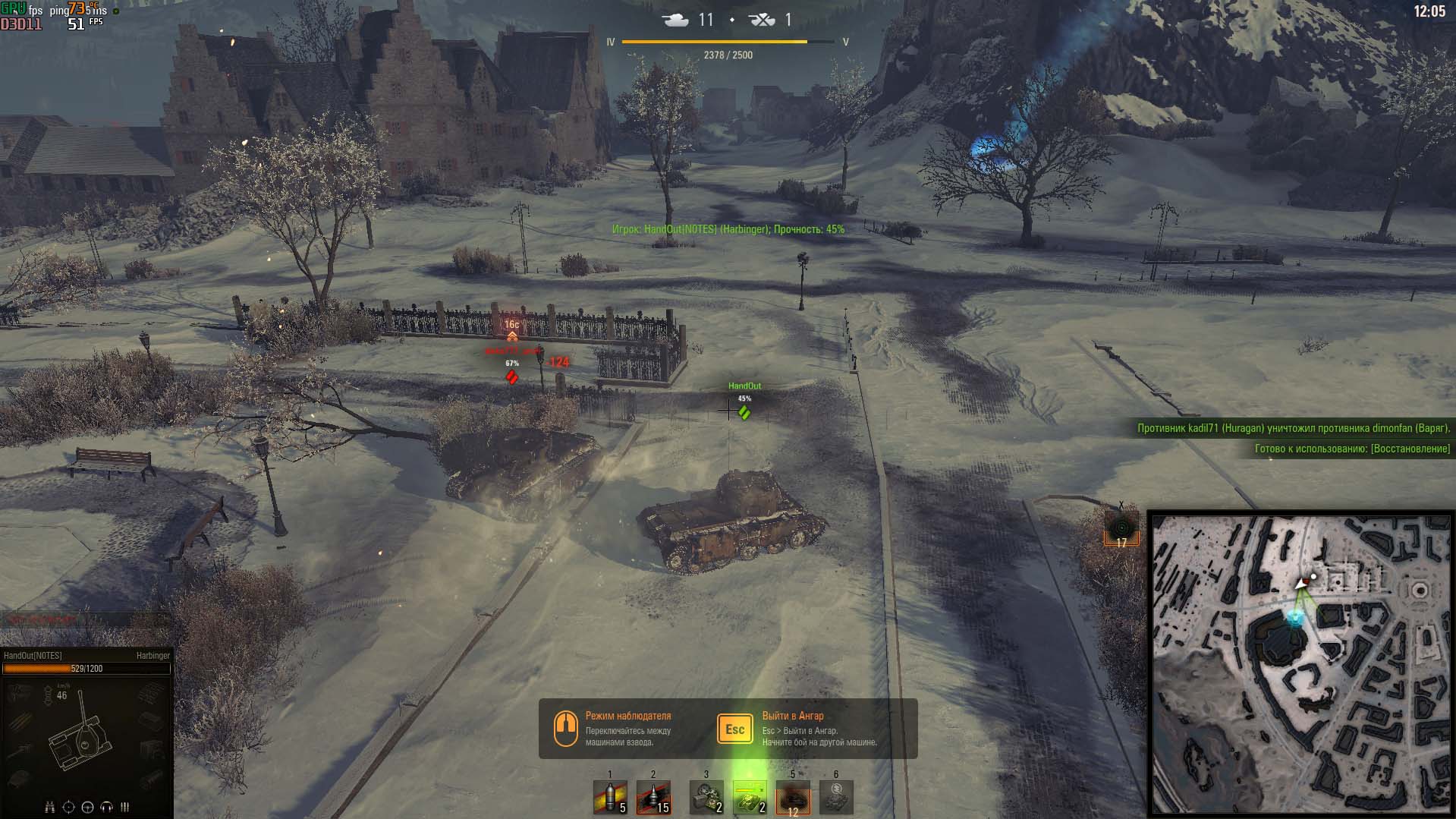Click the headphones radio operator icon

(107, 807)
